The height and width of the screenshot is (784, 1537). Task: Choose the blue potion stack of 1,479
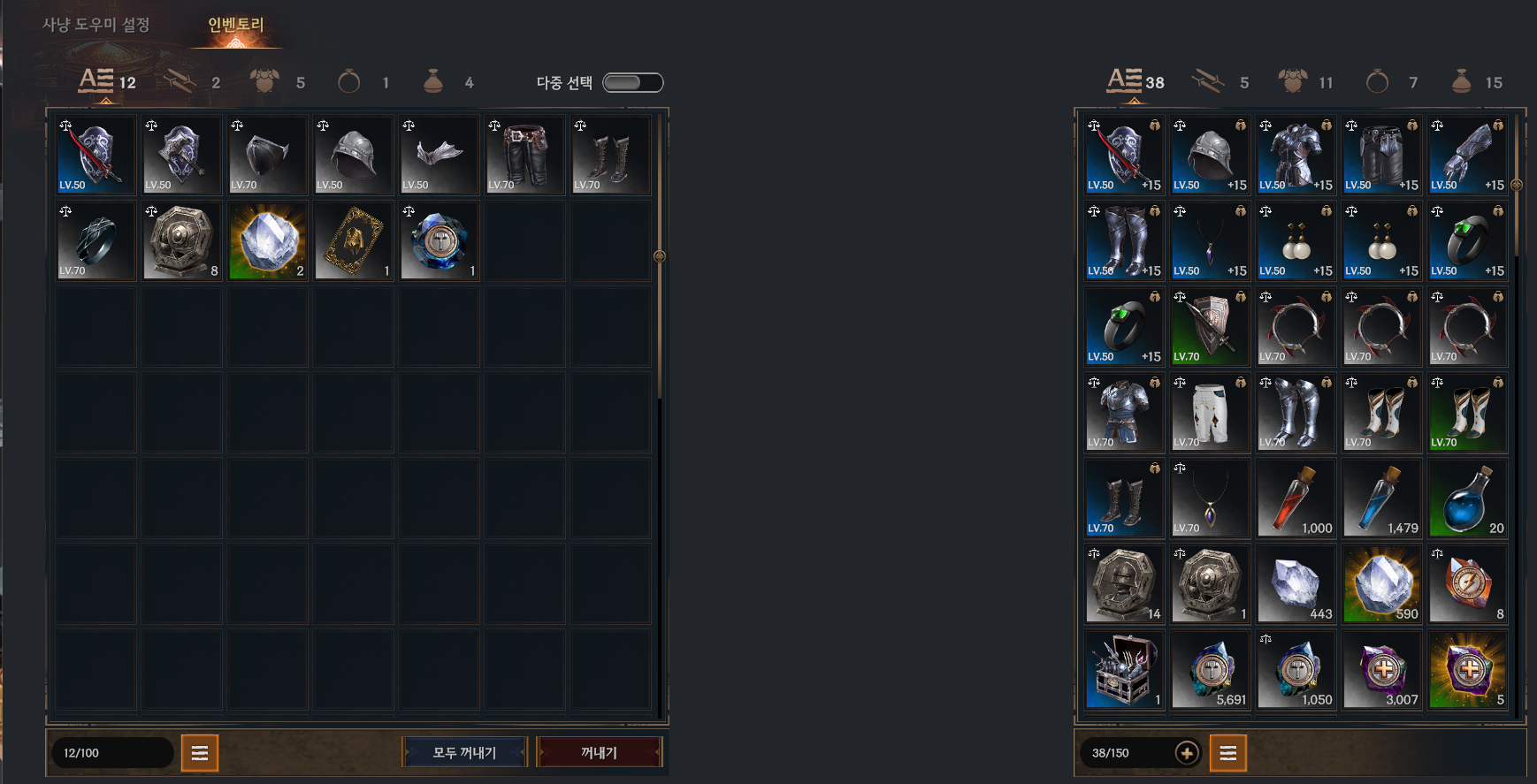[x=1381, y=499]
